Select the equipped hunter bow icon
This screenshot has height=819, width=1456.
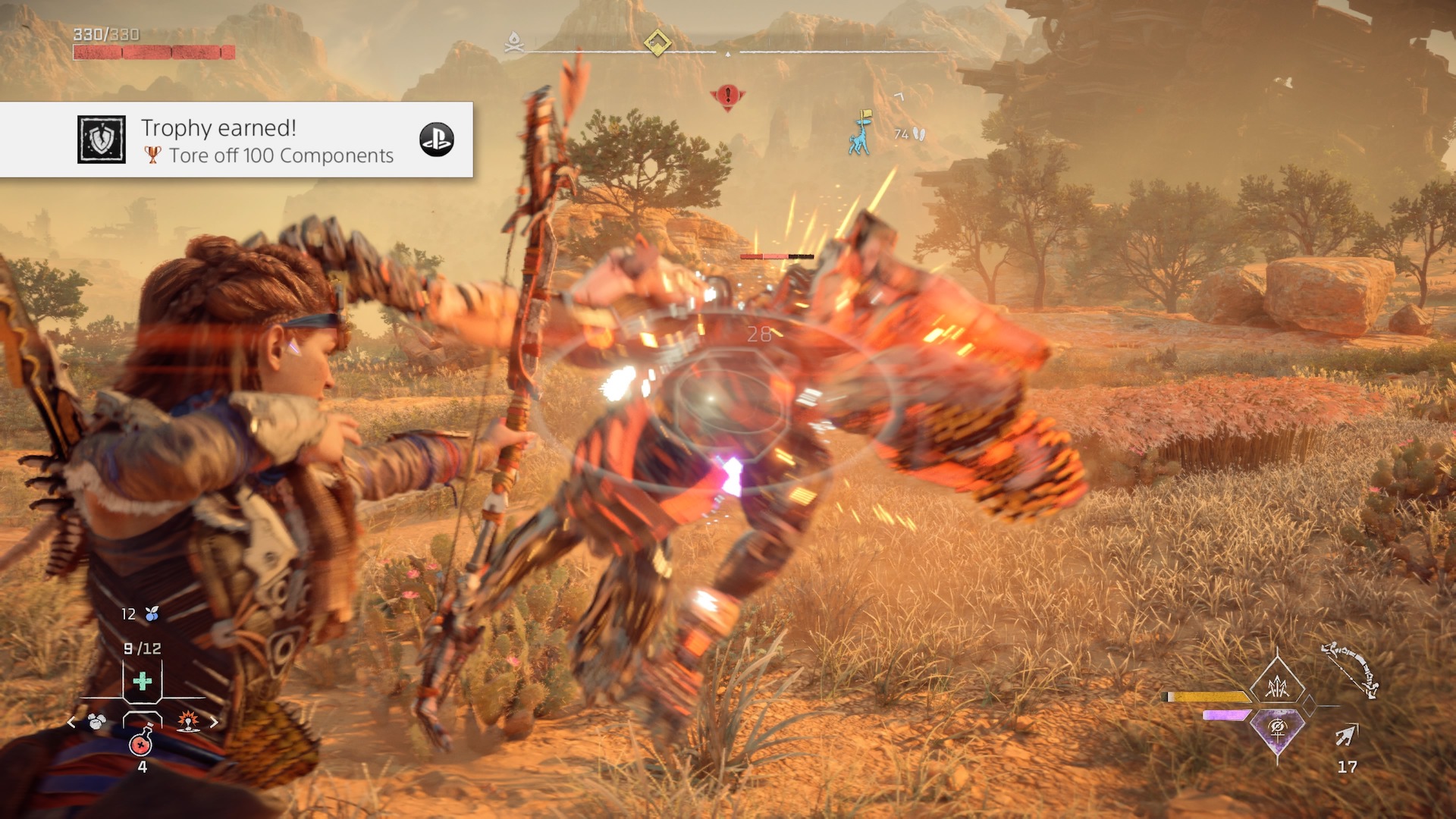(1350, 670)
